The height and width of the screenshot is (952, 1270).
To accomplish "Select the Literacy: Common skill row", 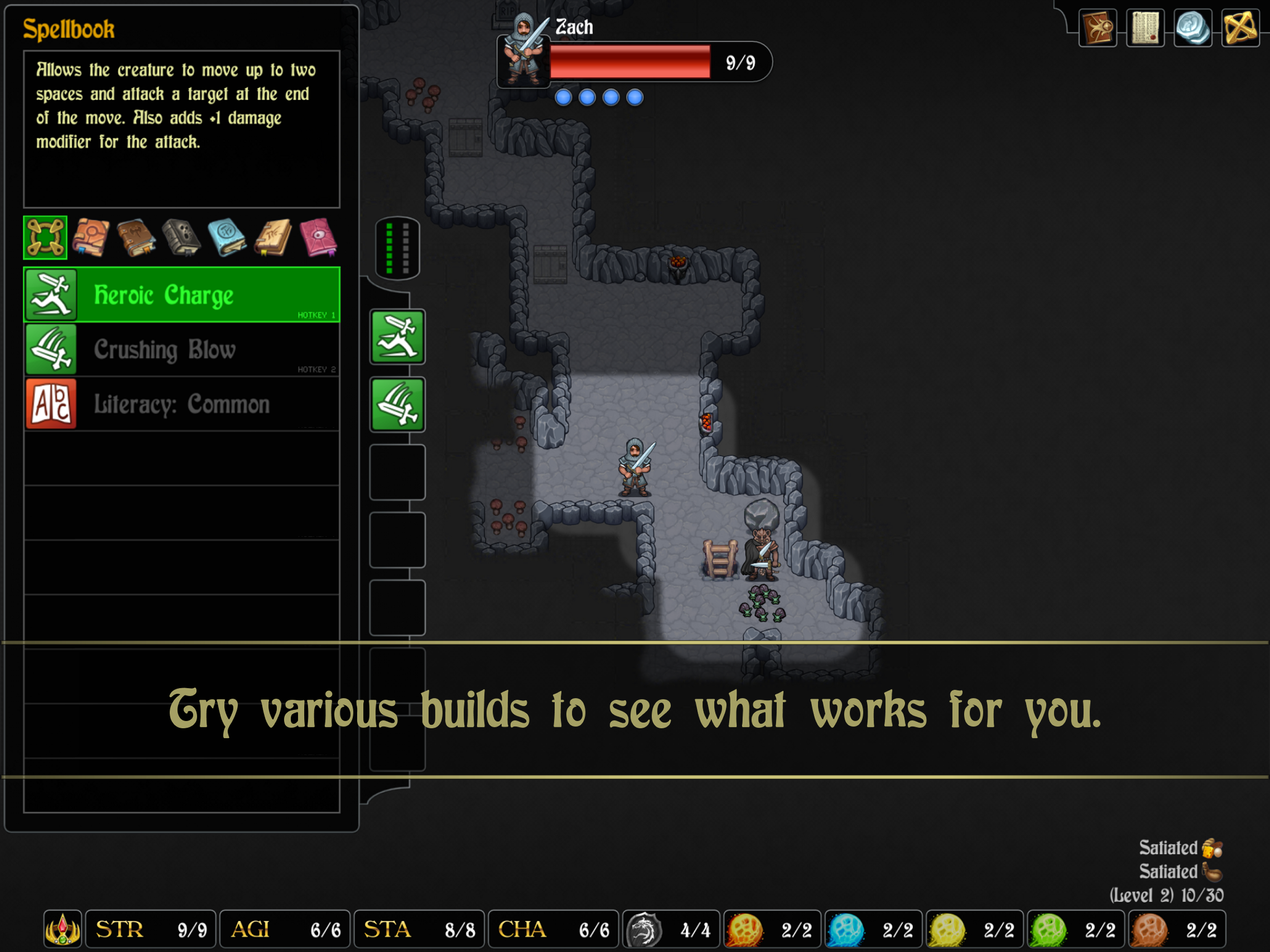I will click(x=181, y=403).
